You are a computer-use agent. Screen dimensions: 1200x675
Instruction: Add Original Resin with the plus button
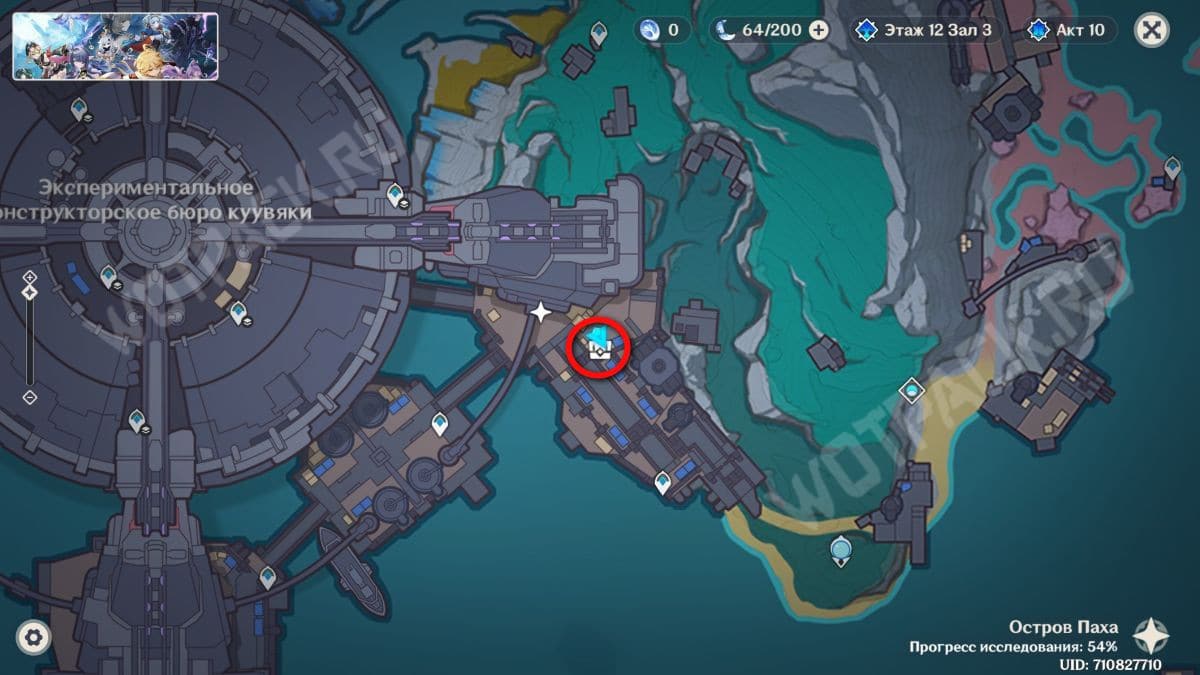[818, 30]
